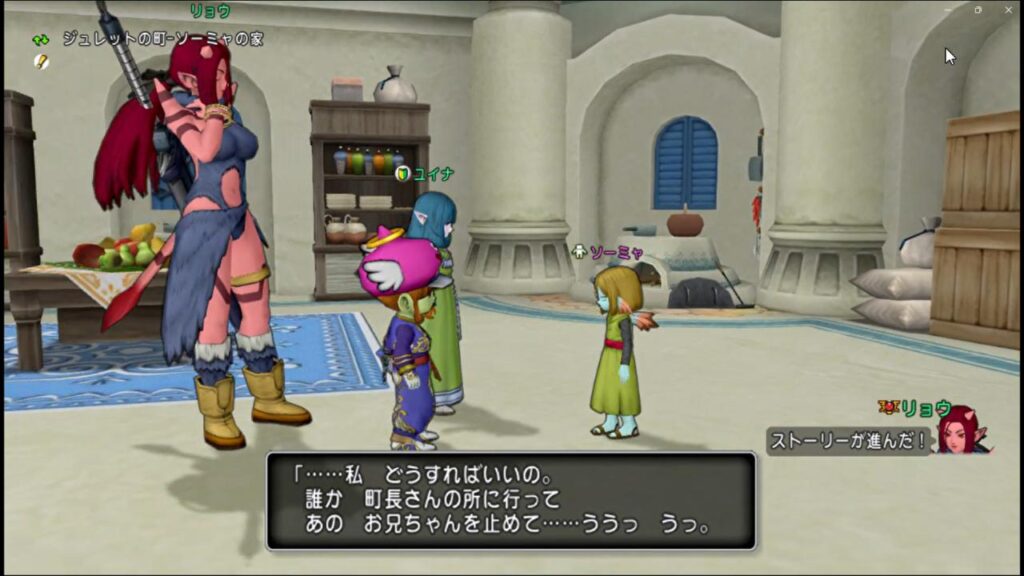
Task: Click Ryo's portrait beside the story notification
Action: click(x=961, y=430)
